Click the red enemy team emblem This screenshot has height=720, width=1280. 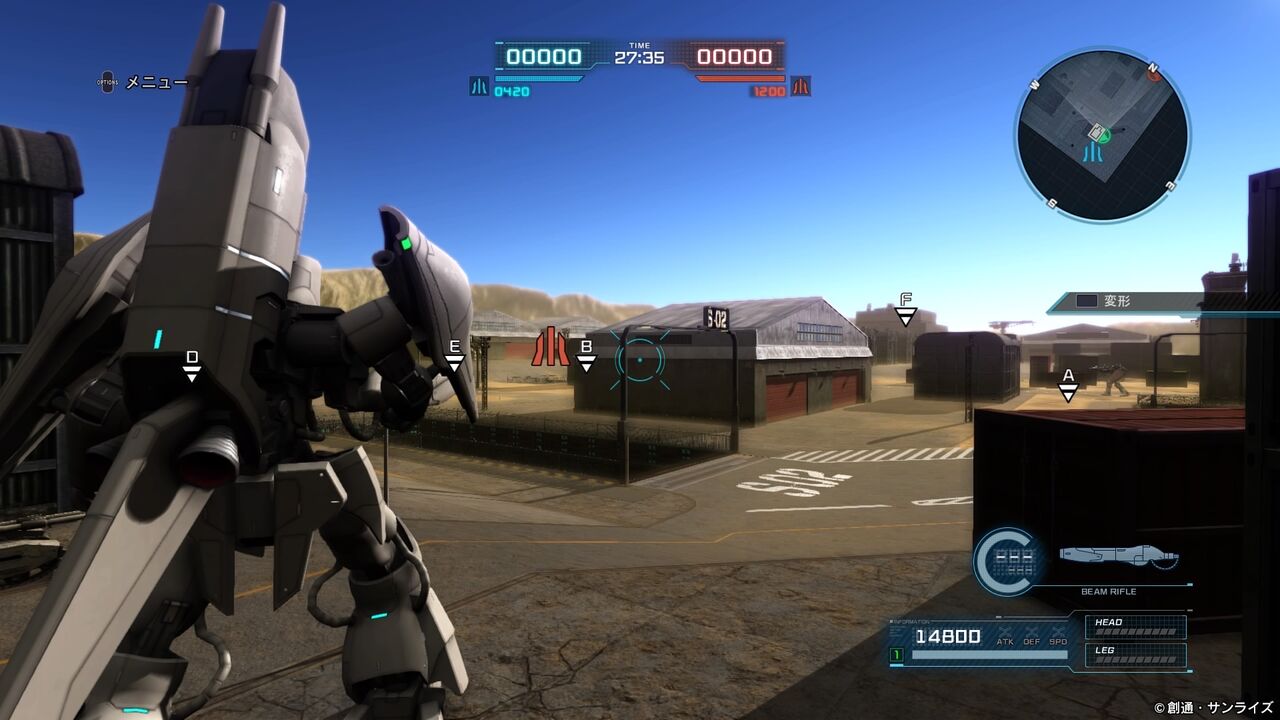pyautogui.click(x=801, y=87)
